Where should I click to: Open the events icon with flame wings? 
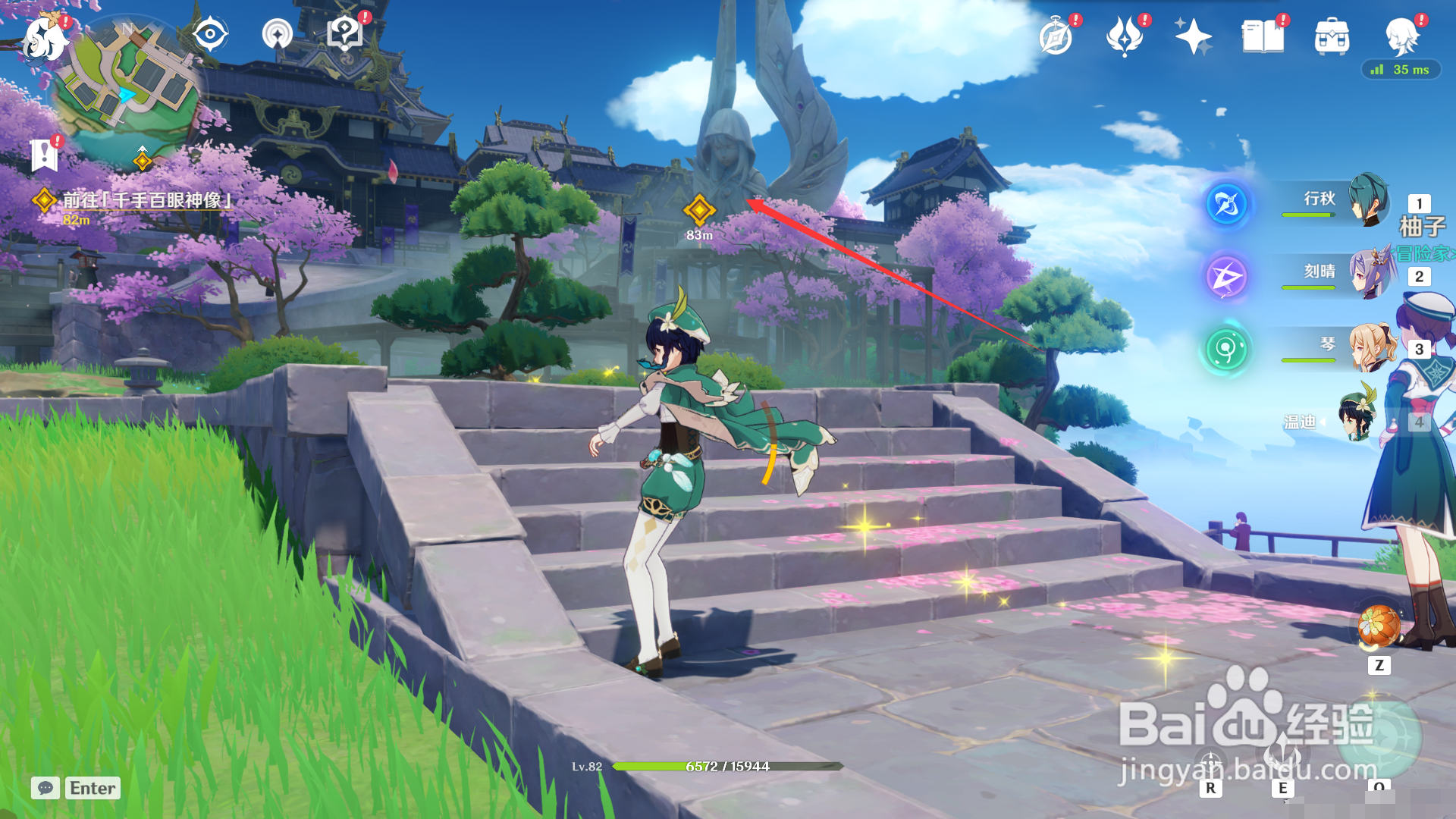click(x=1125, y=36)
